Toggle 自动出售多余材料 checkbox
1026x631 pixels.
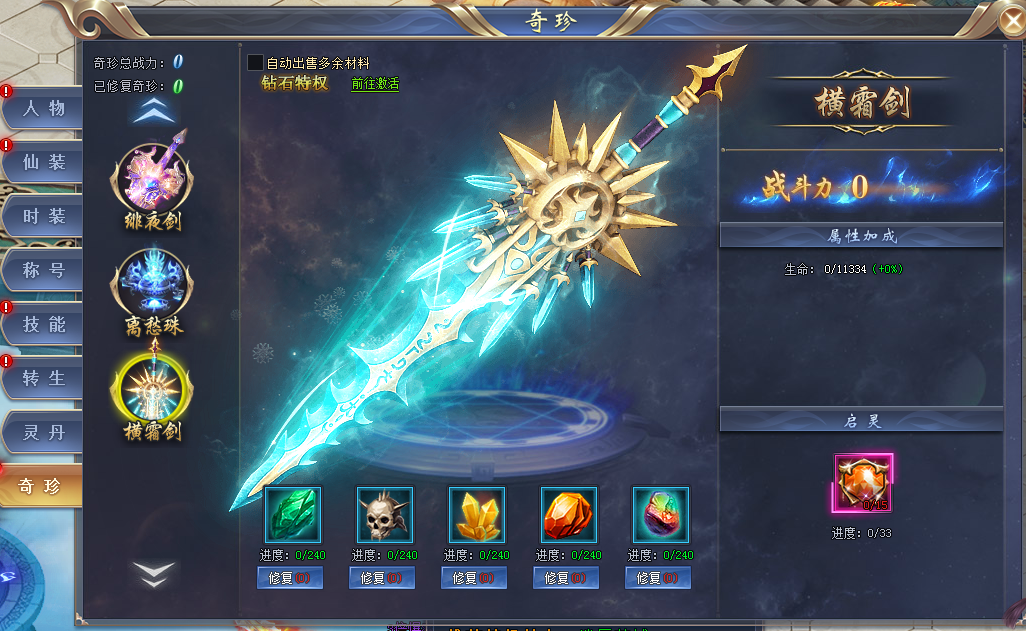point(256,63)
